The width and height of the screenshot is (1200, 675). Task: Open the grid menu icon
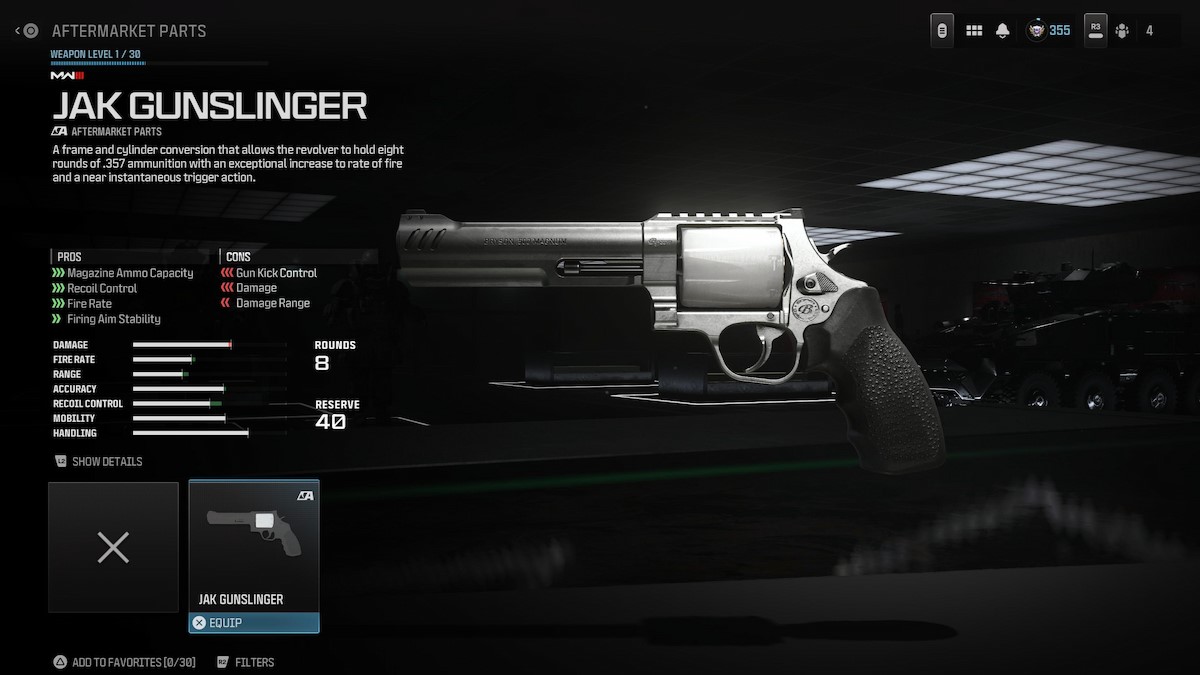click(x=974, y=31)
